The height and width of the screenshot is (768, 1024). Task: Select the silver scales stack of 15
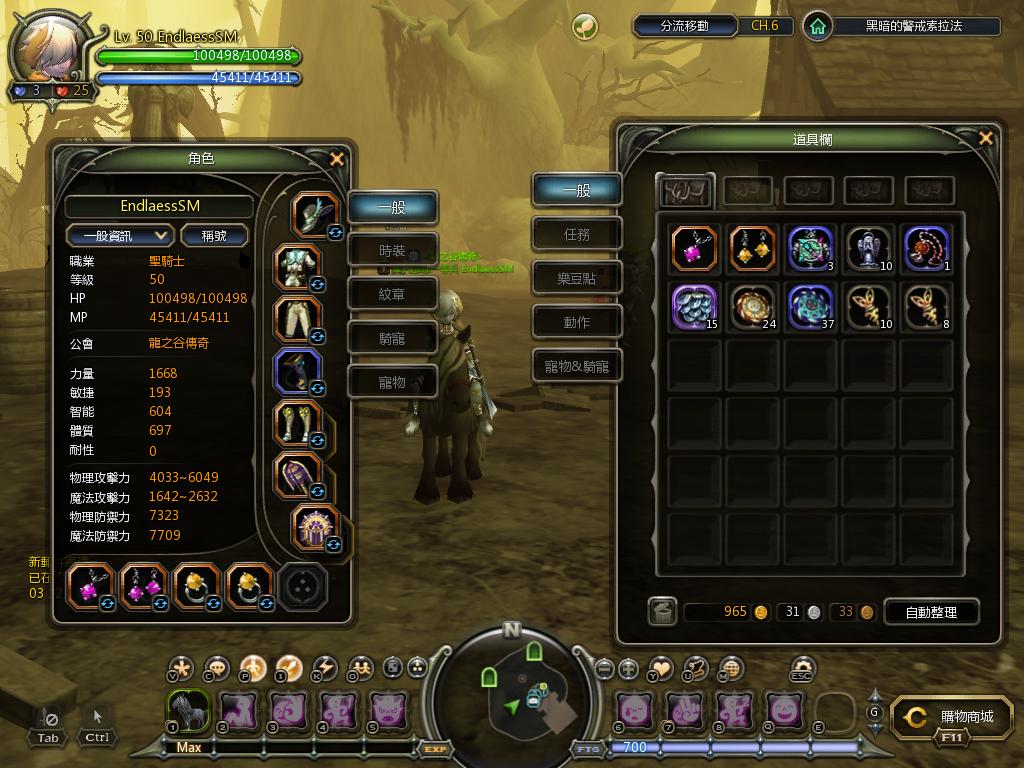[x=694, y=306]
